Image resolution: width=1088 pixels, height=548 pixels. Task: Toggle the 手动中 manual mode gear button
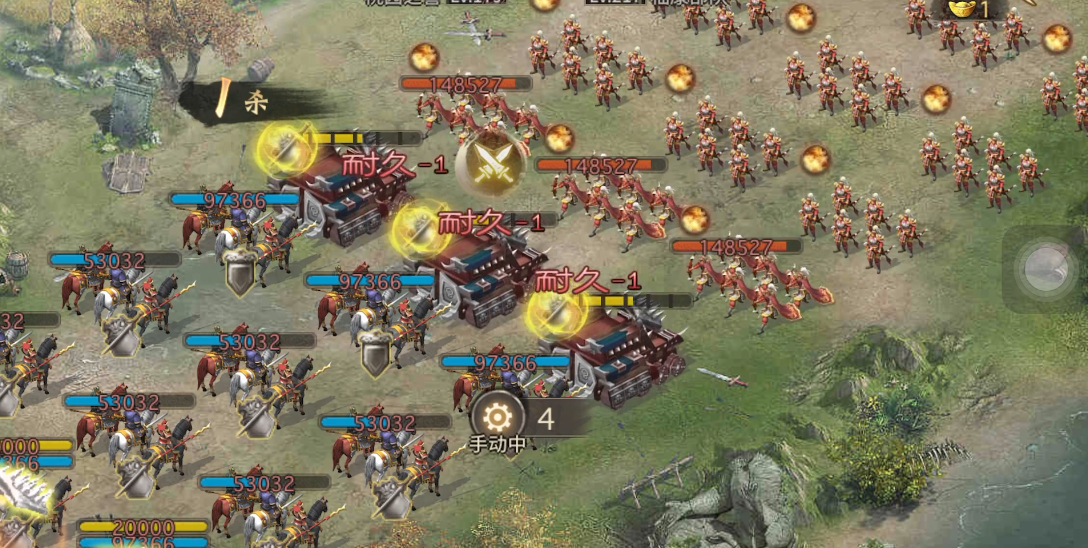(x=495, y=418)
